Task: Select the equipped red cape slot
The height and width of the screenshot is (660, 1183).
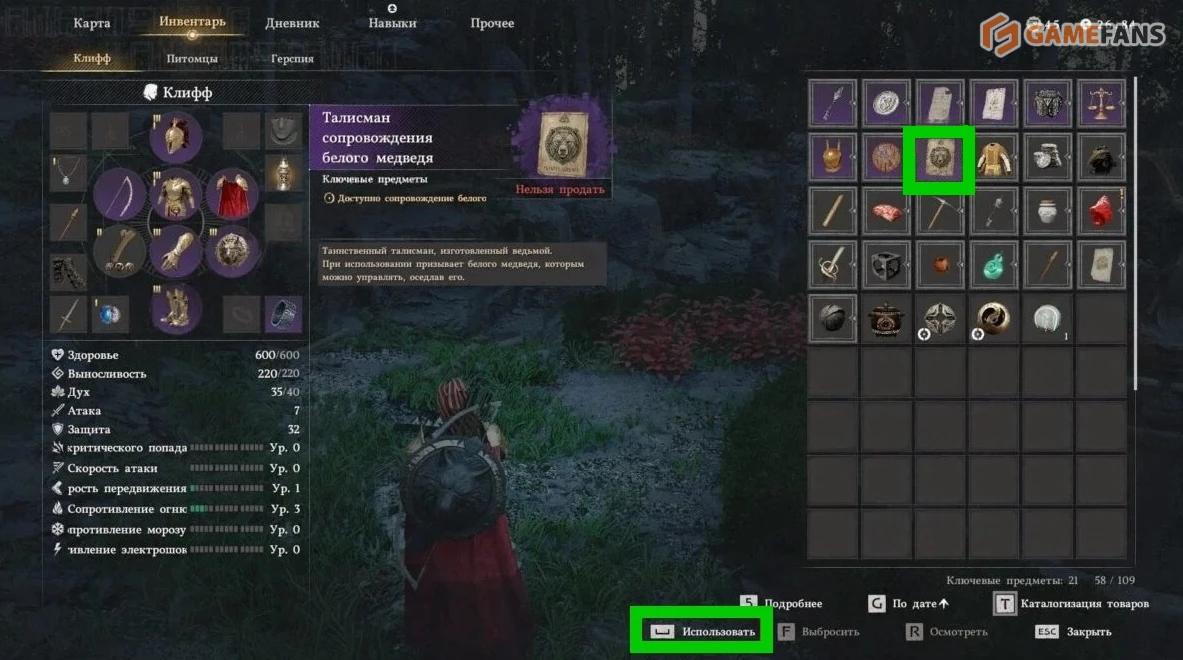Action: [x=233, y=194]
